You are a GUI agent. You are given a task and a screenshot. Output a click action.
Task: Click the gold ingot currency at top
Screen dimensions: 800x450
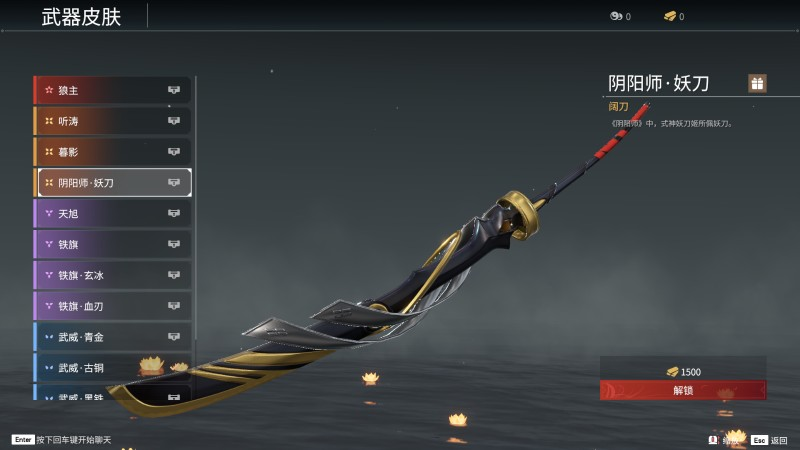click(x=673, y=17)
